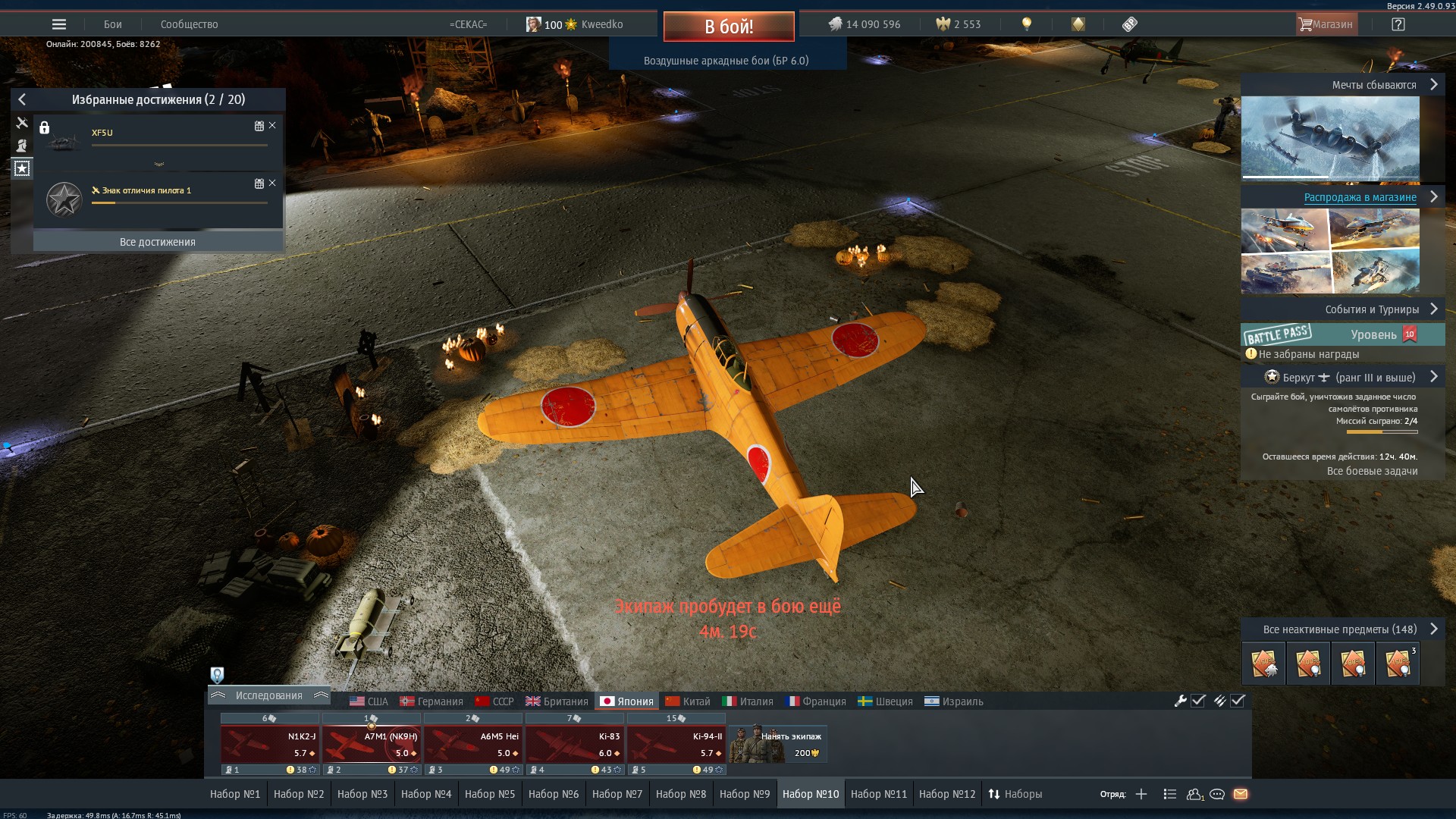This screenshot has height=819, width=1456.
Task: Open the Бои menu
Action: click(x=113, y=24)
